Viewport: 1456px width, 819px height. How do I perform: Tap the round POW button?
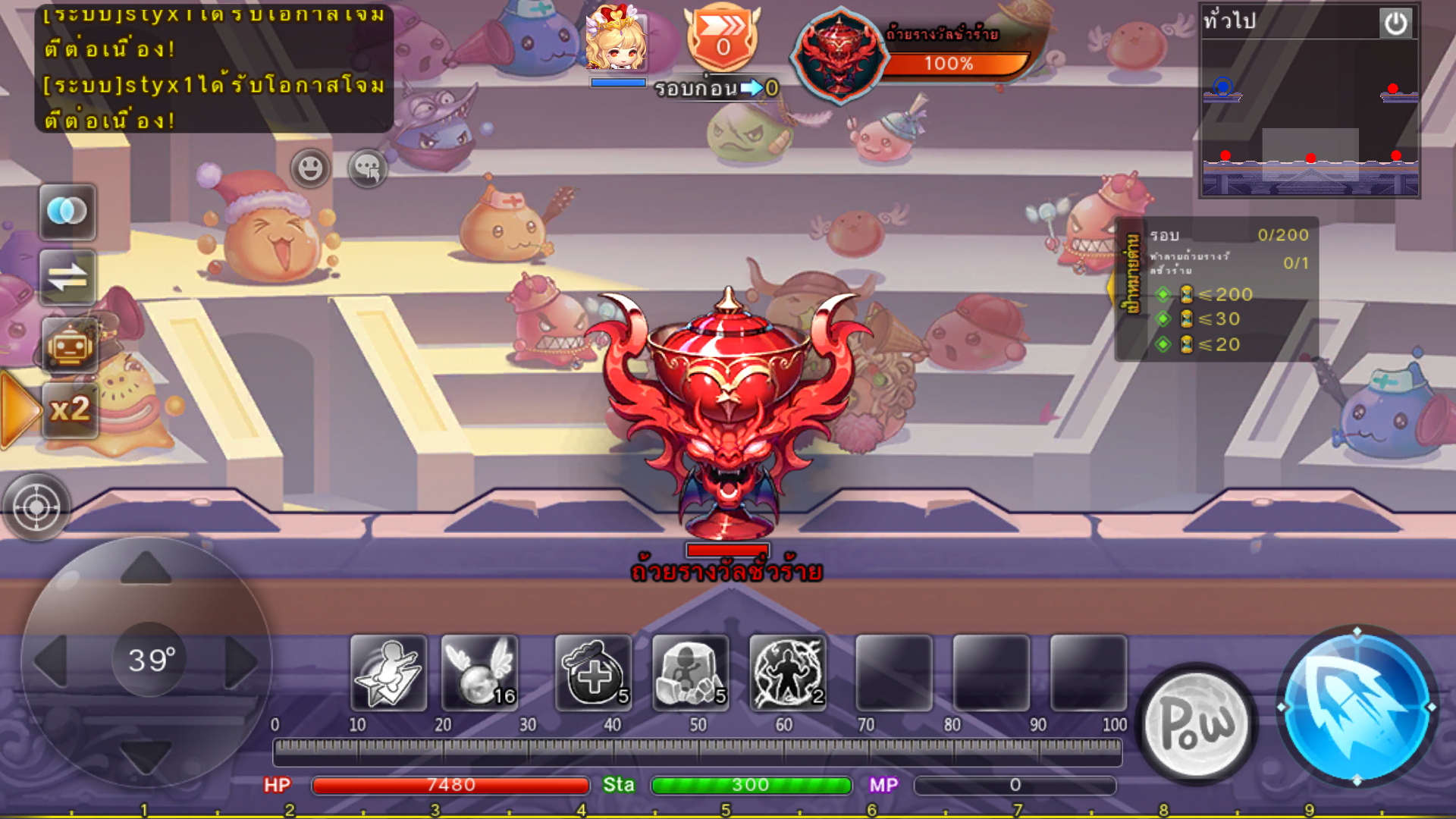coord(1197,722)
